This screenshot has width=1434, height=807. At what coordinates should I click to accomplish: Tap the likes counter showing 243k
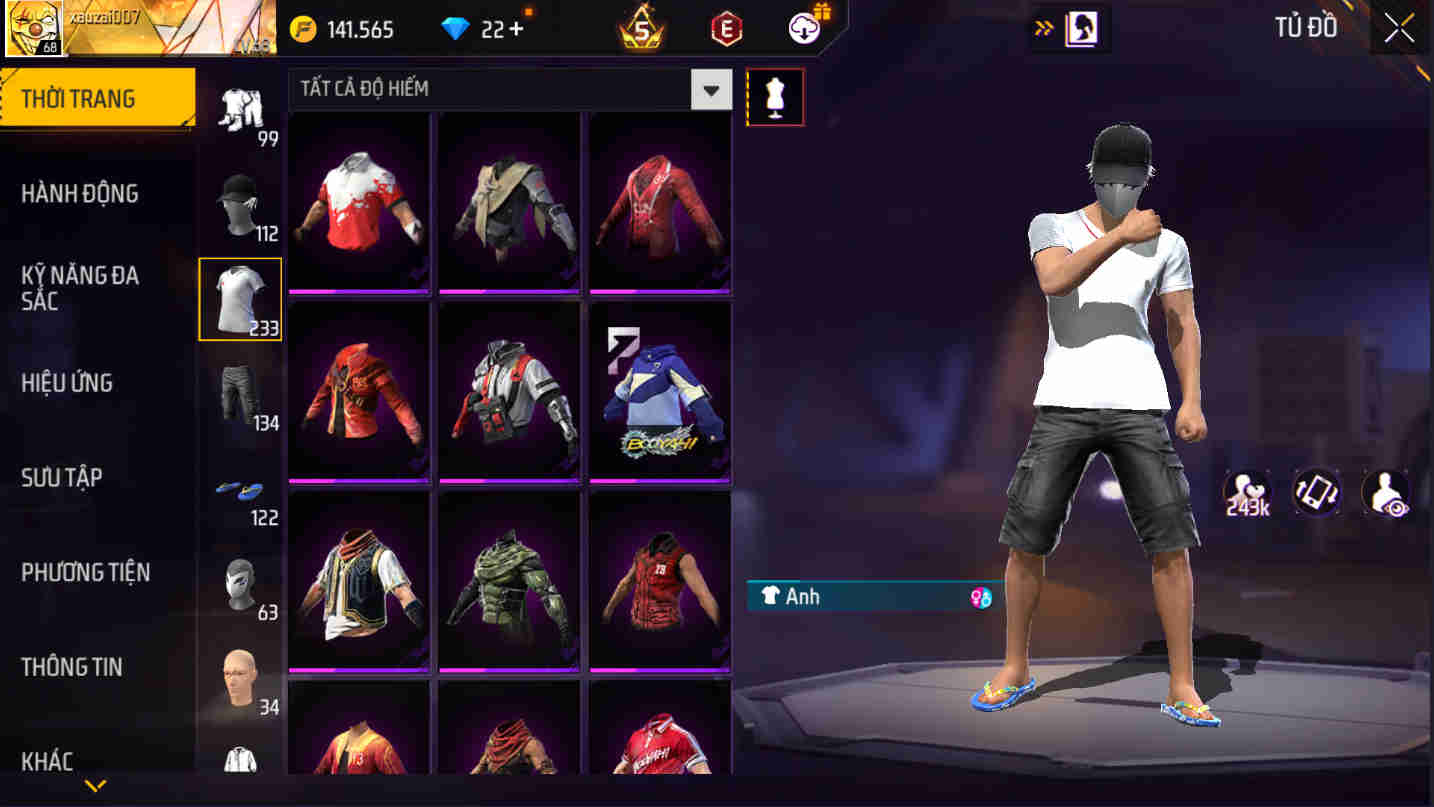tap(1245, 492)
